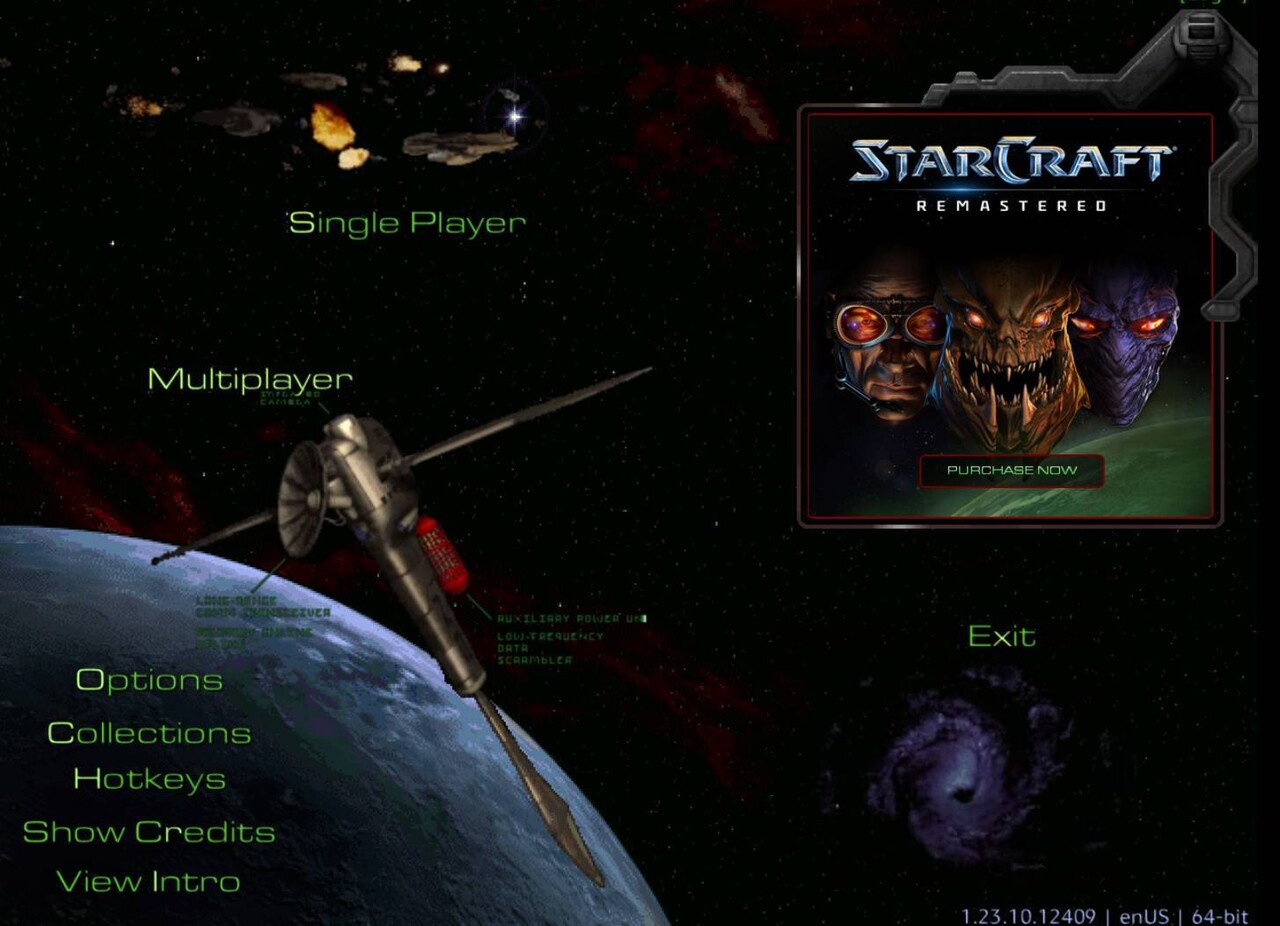Open the Hotkeys settings
The image size is (1280, 926).
149,779
